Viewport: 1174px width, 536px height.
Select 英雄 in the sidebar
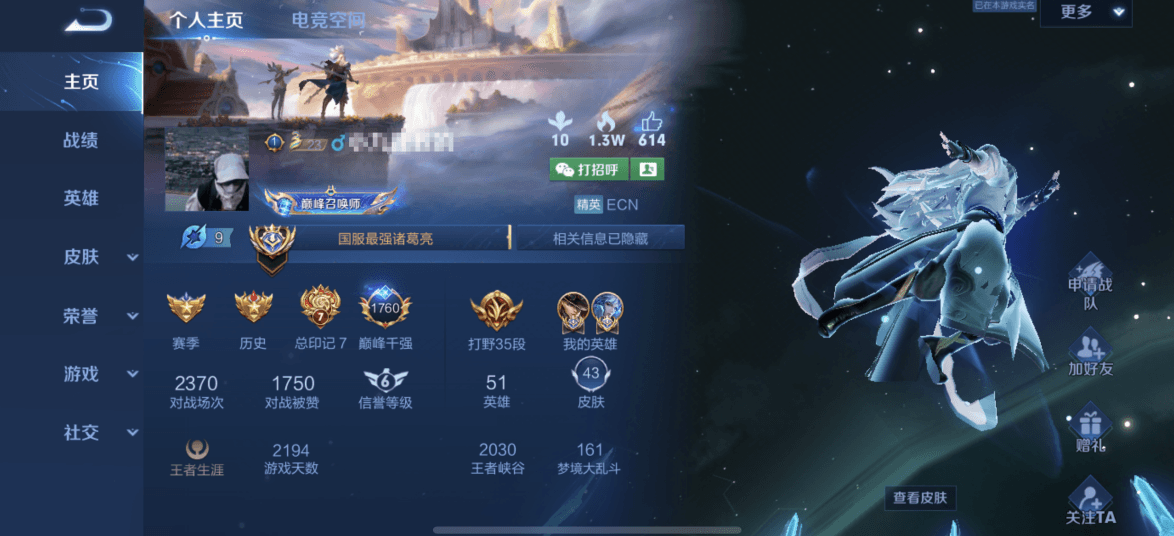pos(80,198)
